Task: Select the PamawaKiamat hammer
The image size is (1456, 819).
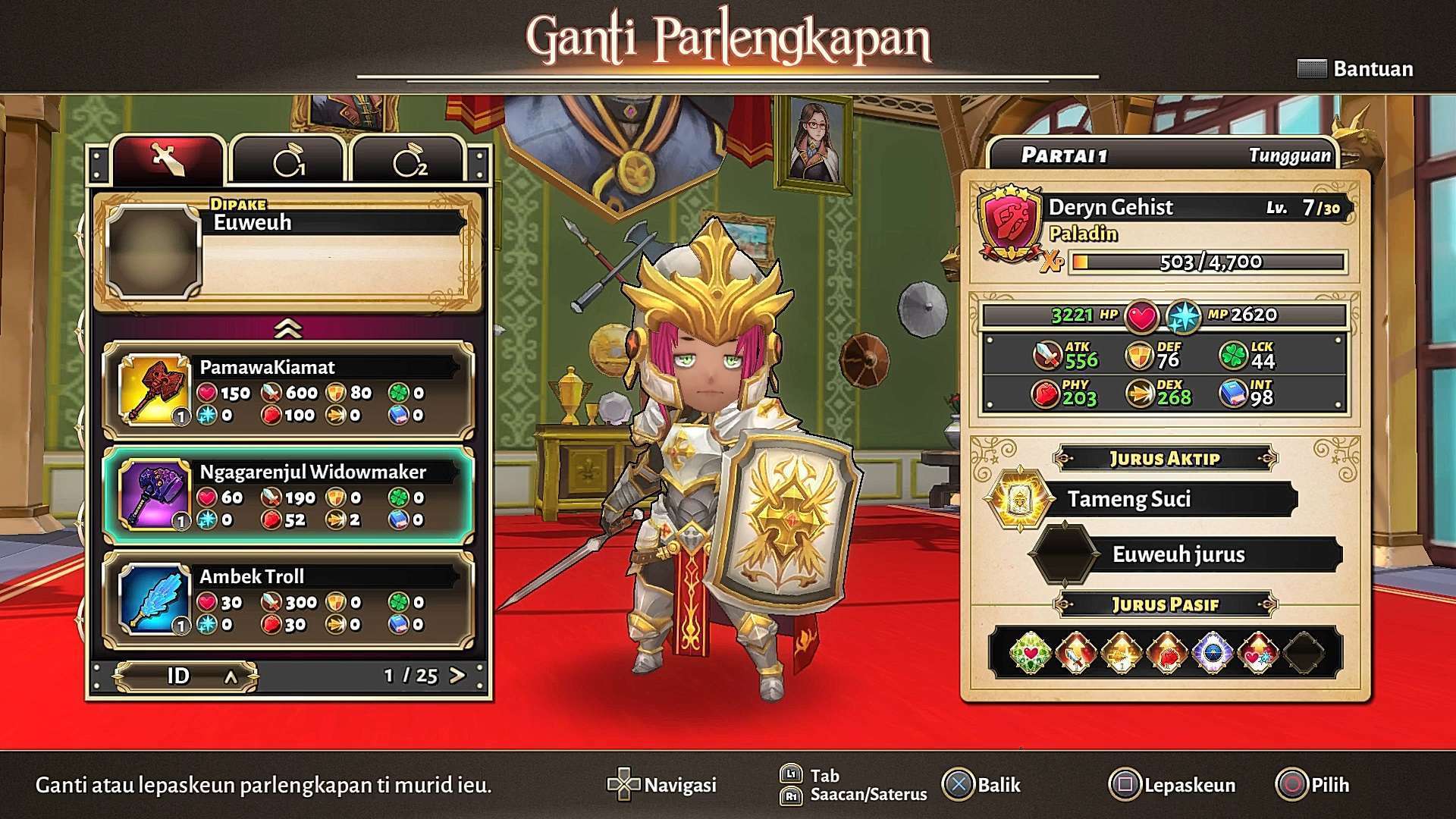Action: [288, 391]
